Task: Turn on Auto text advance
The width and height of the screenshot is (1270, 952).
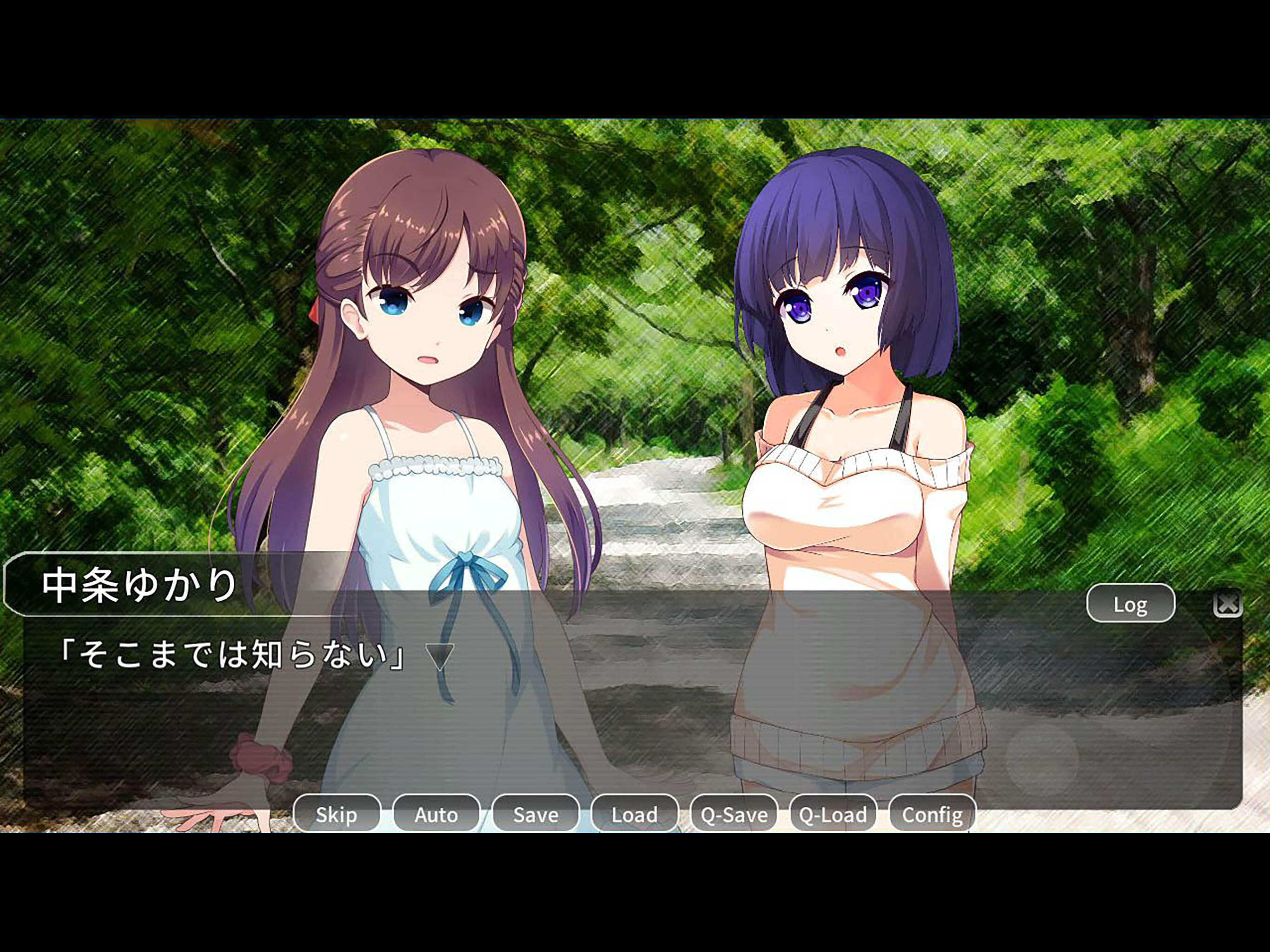Action: pos(436,814)
